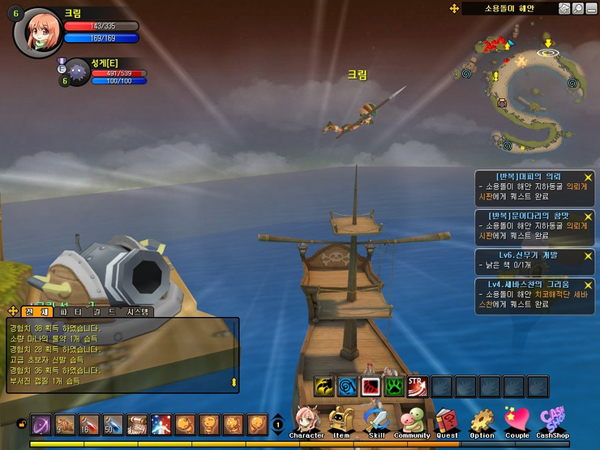The height and width of the screenshot is (450, 600).
Task: Open the Option settings gear
Action: tap(482, 422)
